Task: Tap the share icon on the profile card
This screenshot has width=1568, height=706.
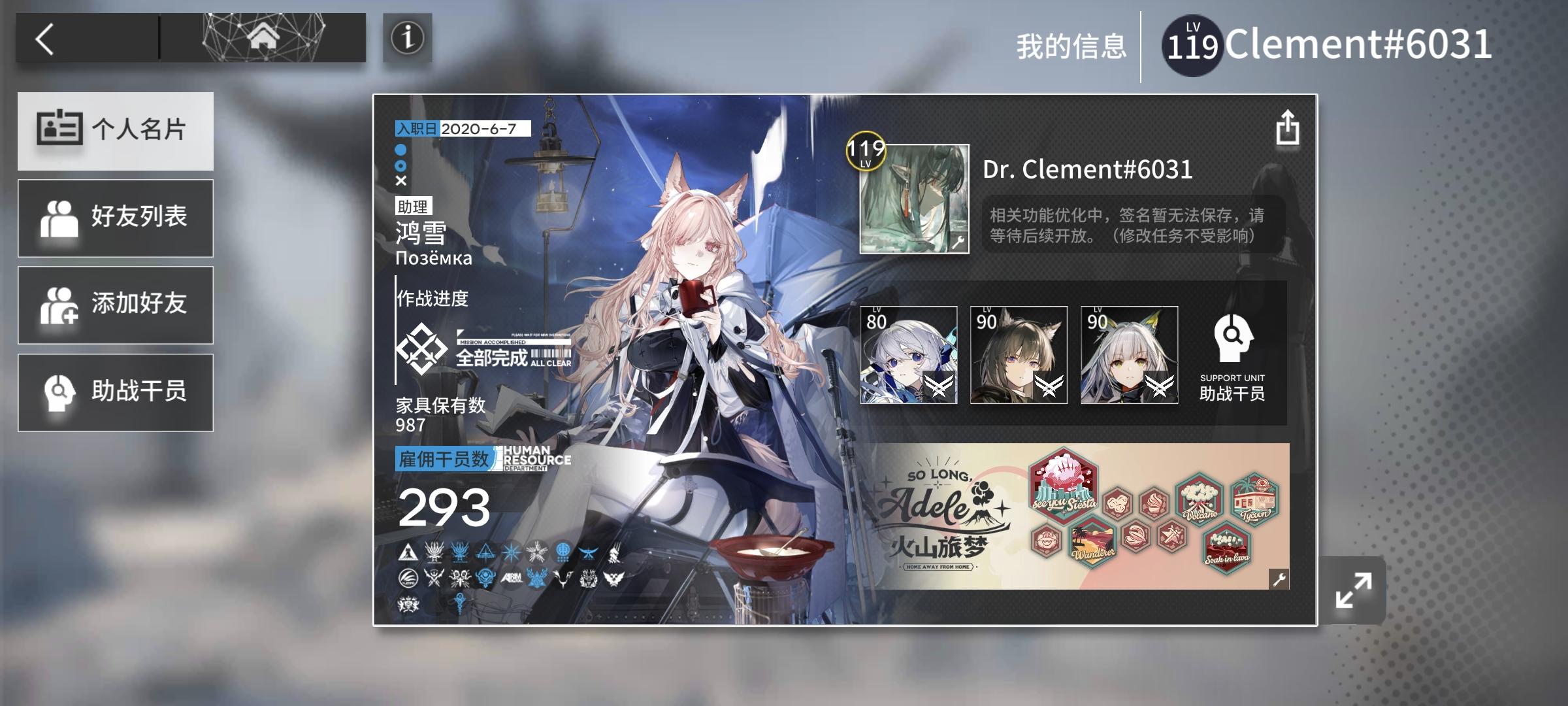Action: 1288,128
